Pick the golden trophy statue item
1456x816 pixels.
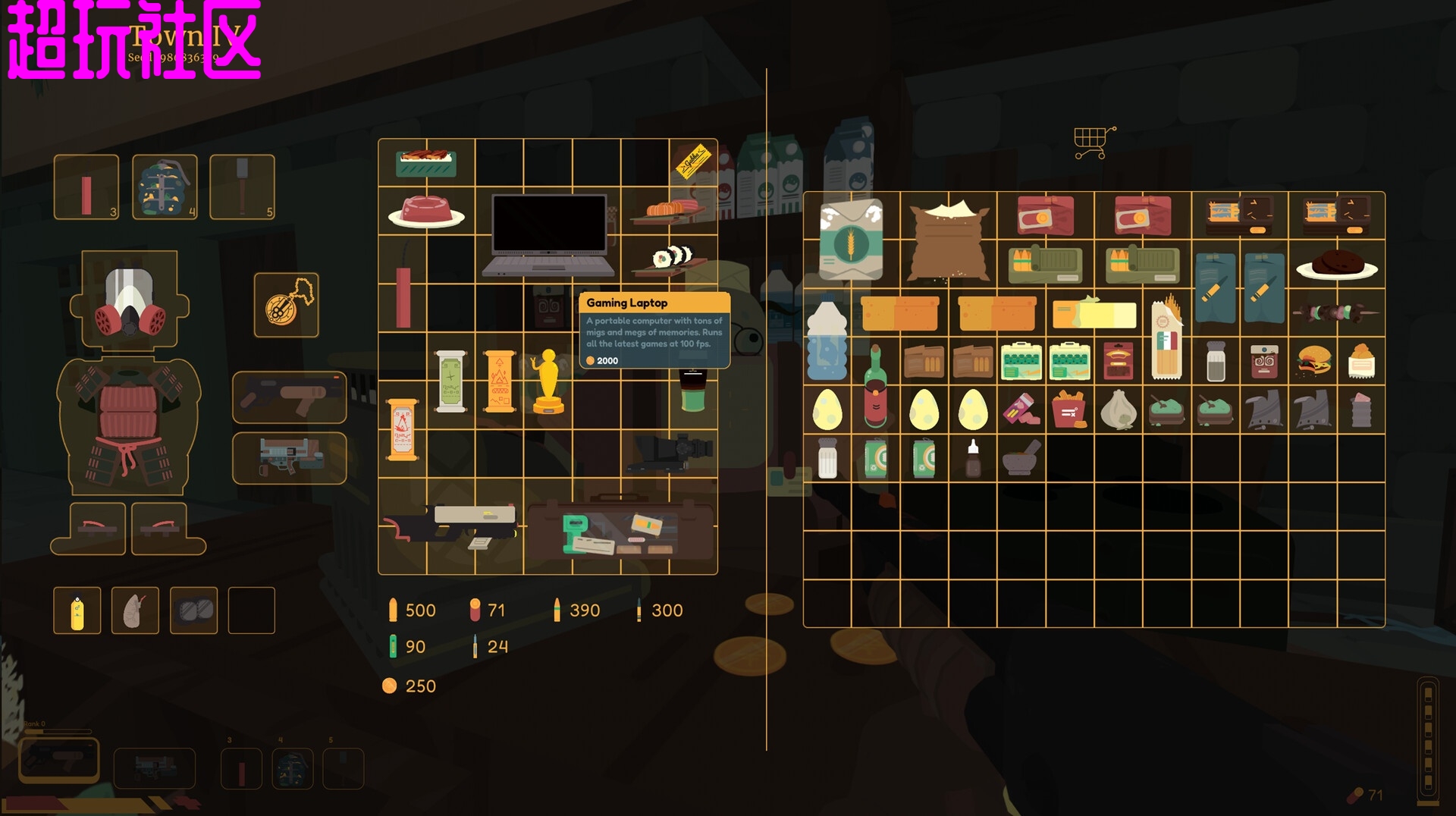[x=548, y=381]
